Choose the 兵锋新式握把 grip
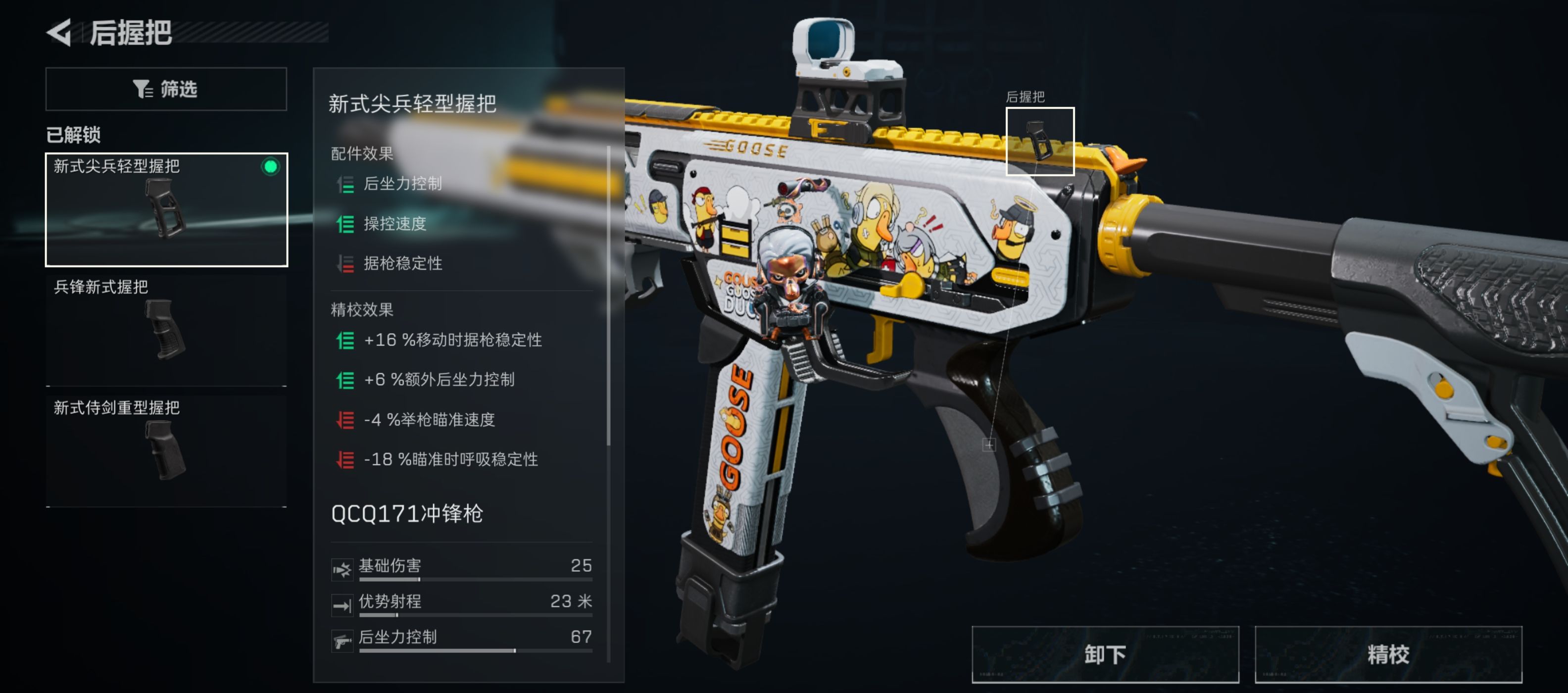Viewport: 1568px width, 693px height. click(166, 330)
